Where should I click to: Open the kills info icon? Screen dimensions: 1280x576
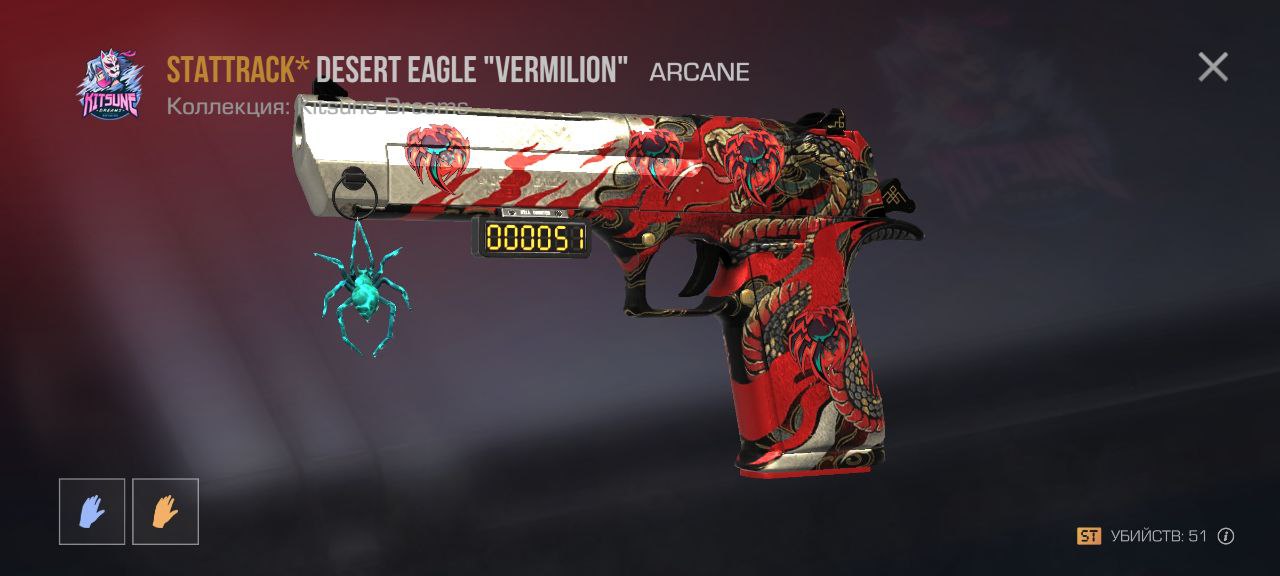pos(1226,536)
